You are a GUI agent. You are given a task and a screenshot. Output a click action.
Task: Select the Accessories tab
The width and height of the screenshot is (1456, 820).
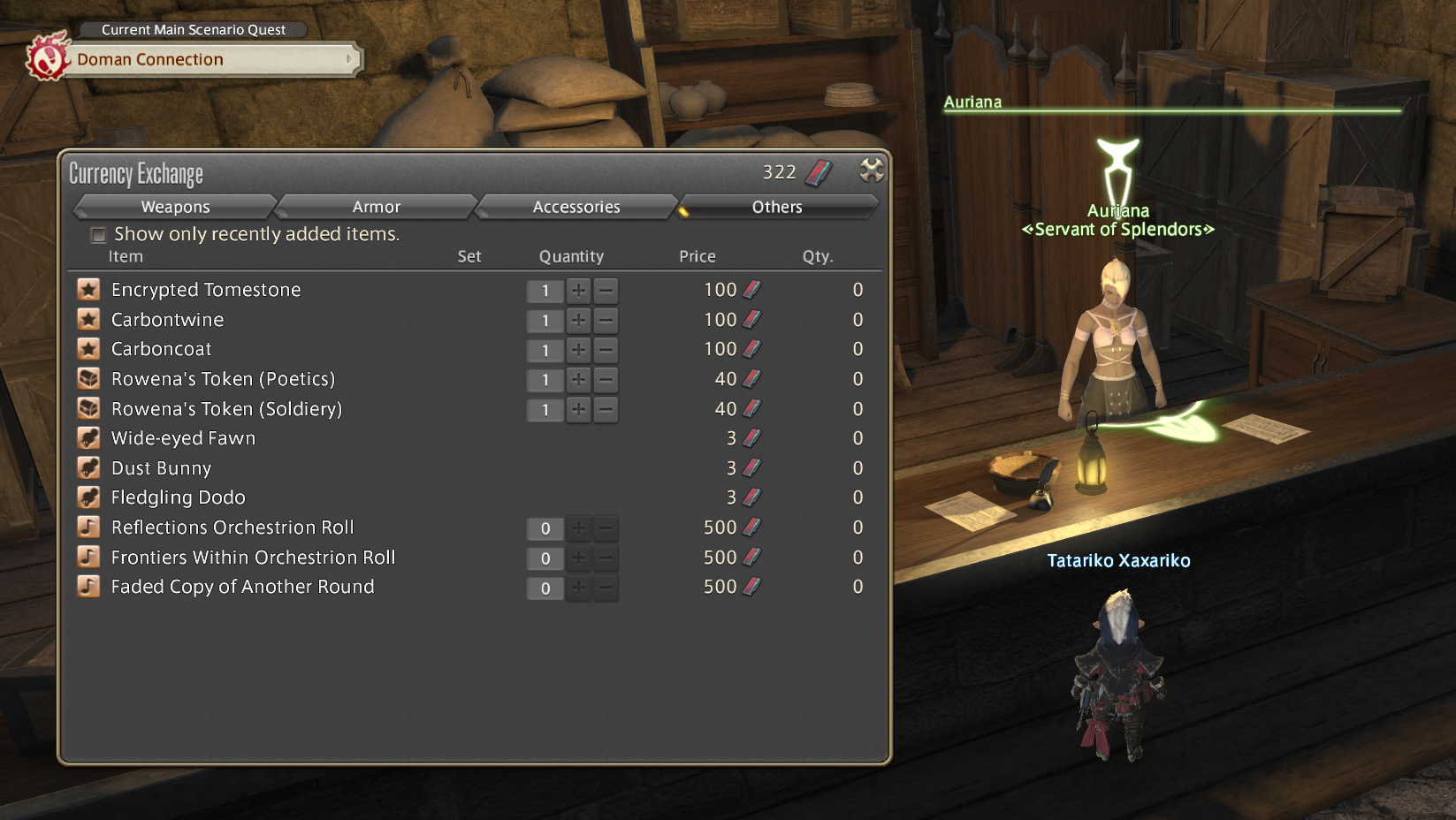point(576,207)
